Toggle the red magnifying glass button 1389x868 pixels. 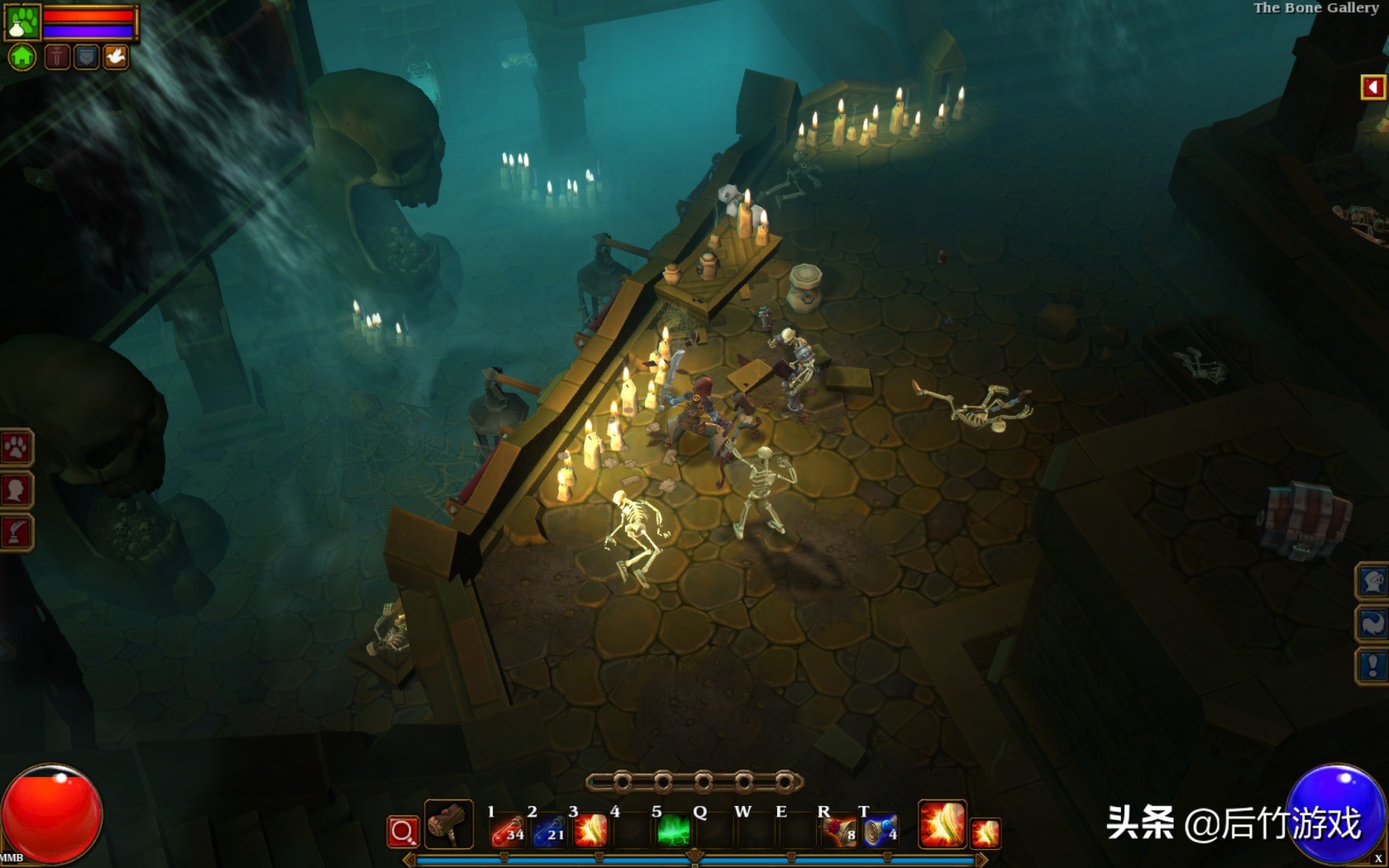[x=403, y=832]
